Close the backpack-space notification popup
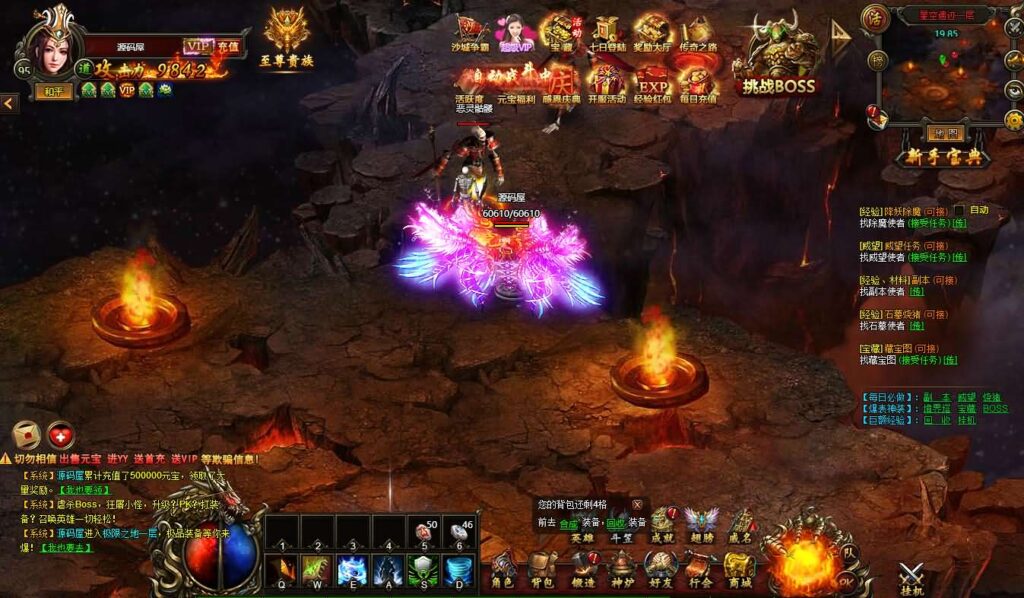The height and width of the screenshot is (598, 1024). click(636, 505)
